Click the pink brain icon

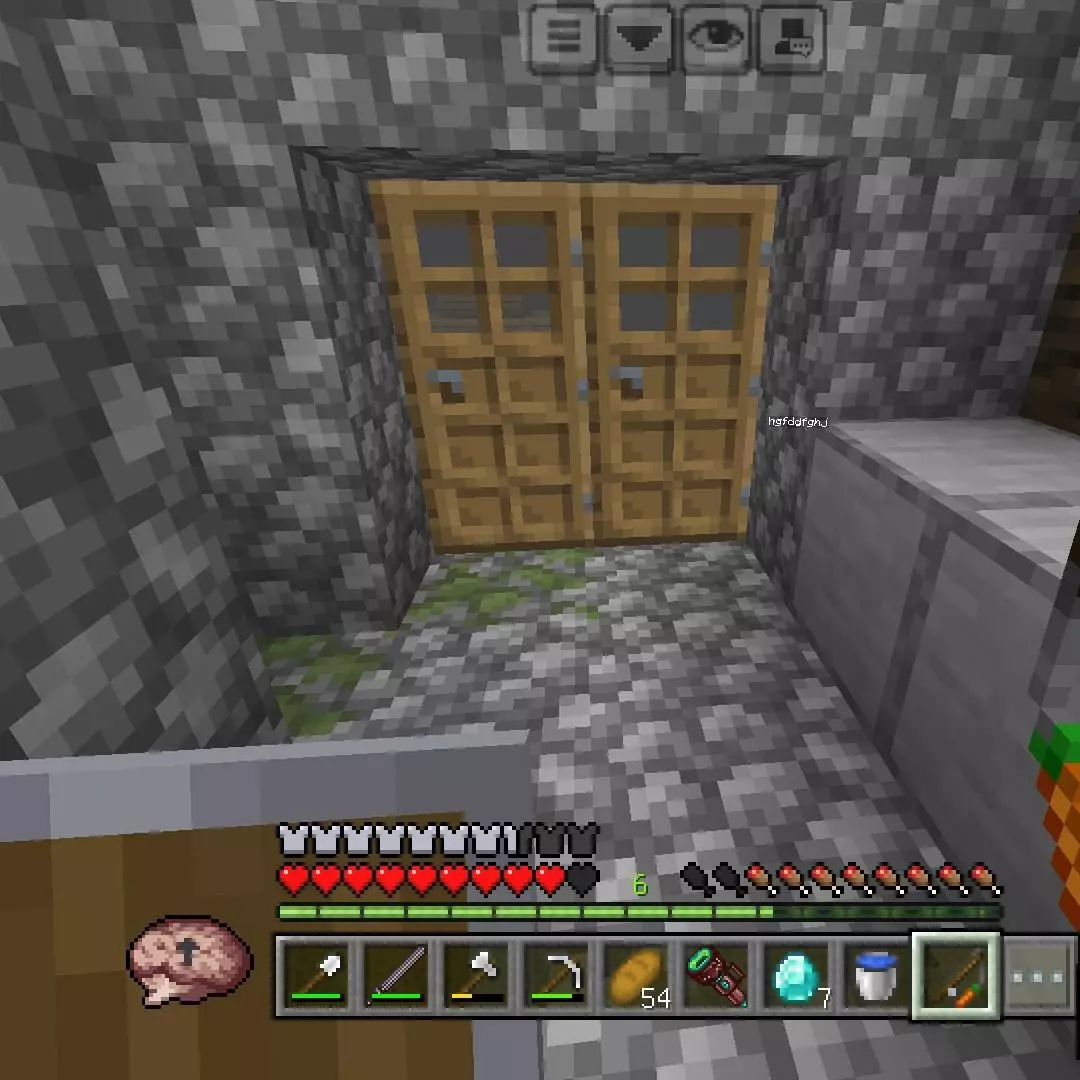pos(190,958)
